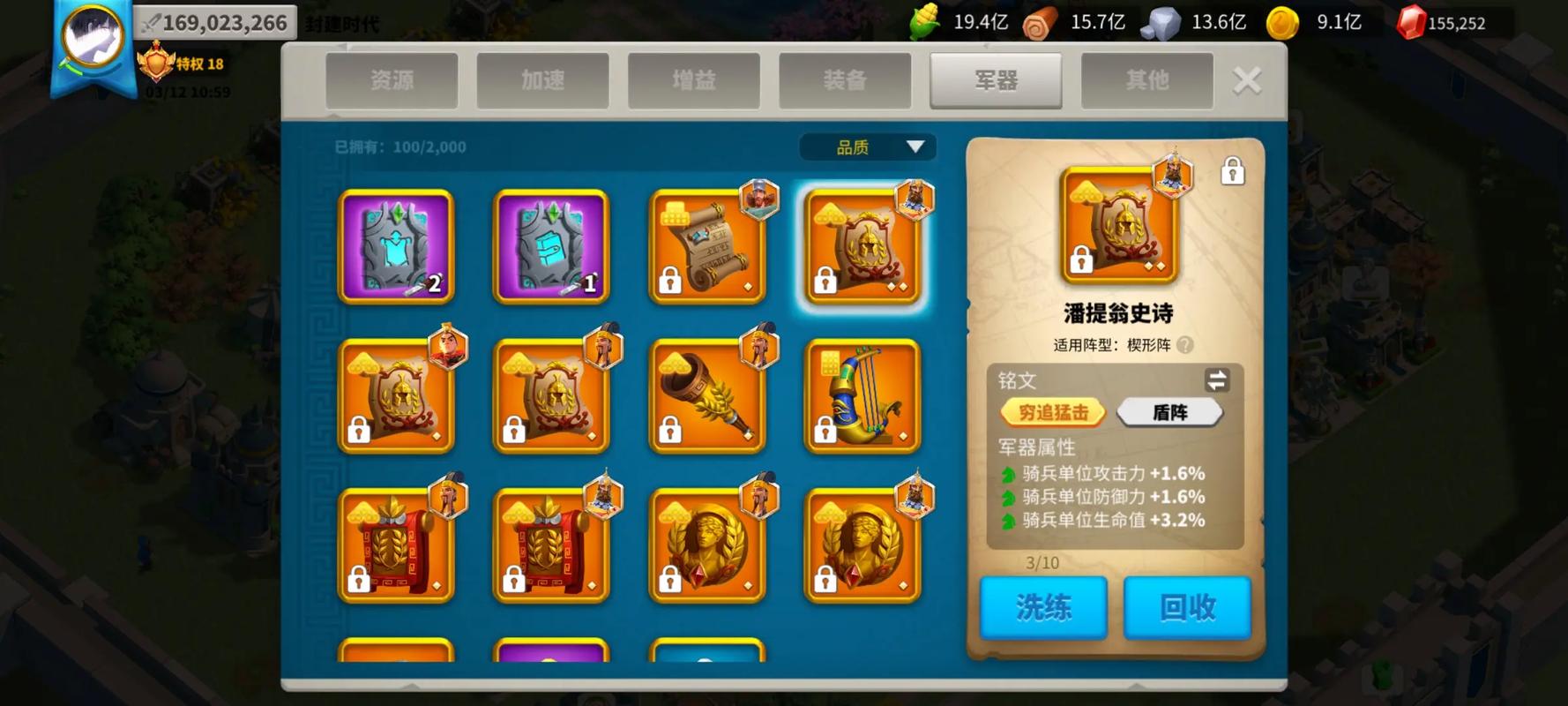Open the 品质 sort dropdown

click(x=868, y=146)
